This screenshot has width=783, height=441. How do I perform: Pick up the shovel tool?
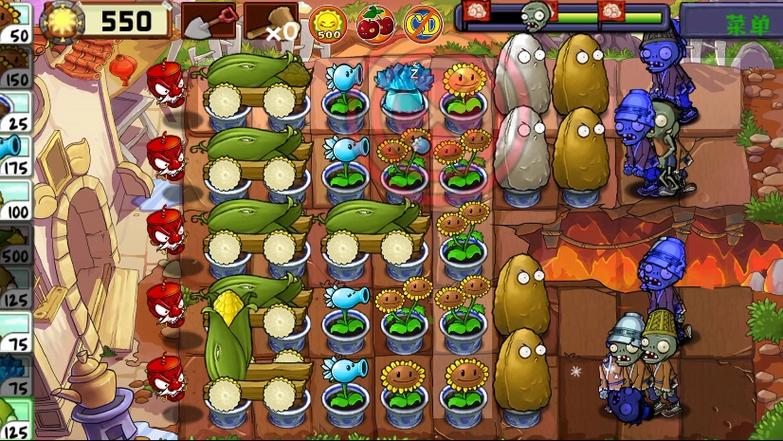pyautogui.click(x=209, y=21)
